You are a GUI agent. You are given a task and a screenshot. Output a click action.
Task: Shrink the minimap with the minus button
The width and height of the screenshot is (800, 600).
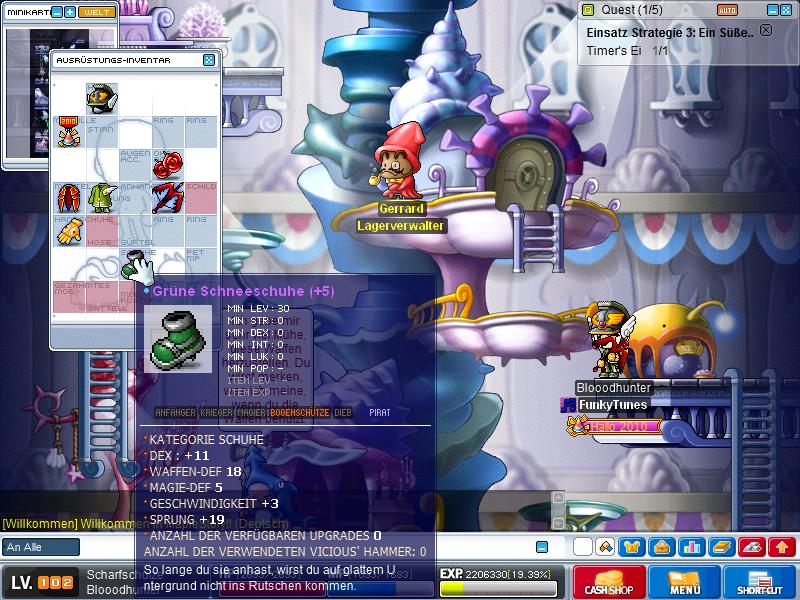coord(56,12)
